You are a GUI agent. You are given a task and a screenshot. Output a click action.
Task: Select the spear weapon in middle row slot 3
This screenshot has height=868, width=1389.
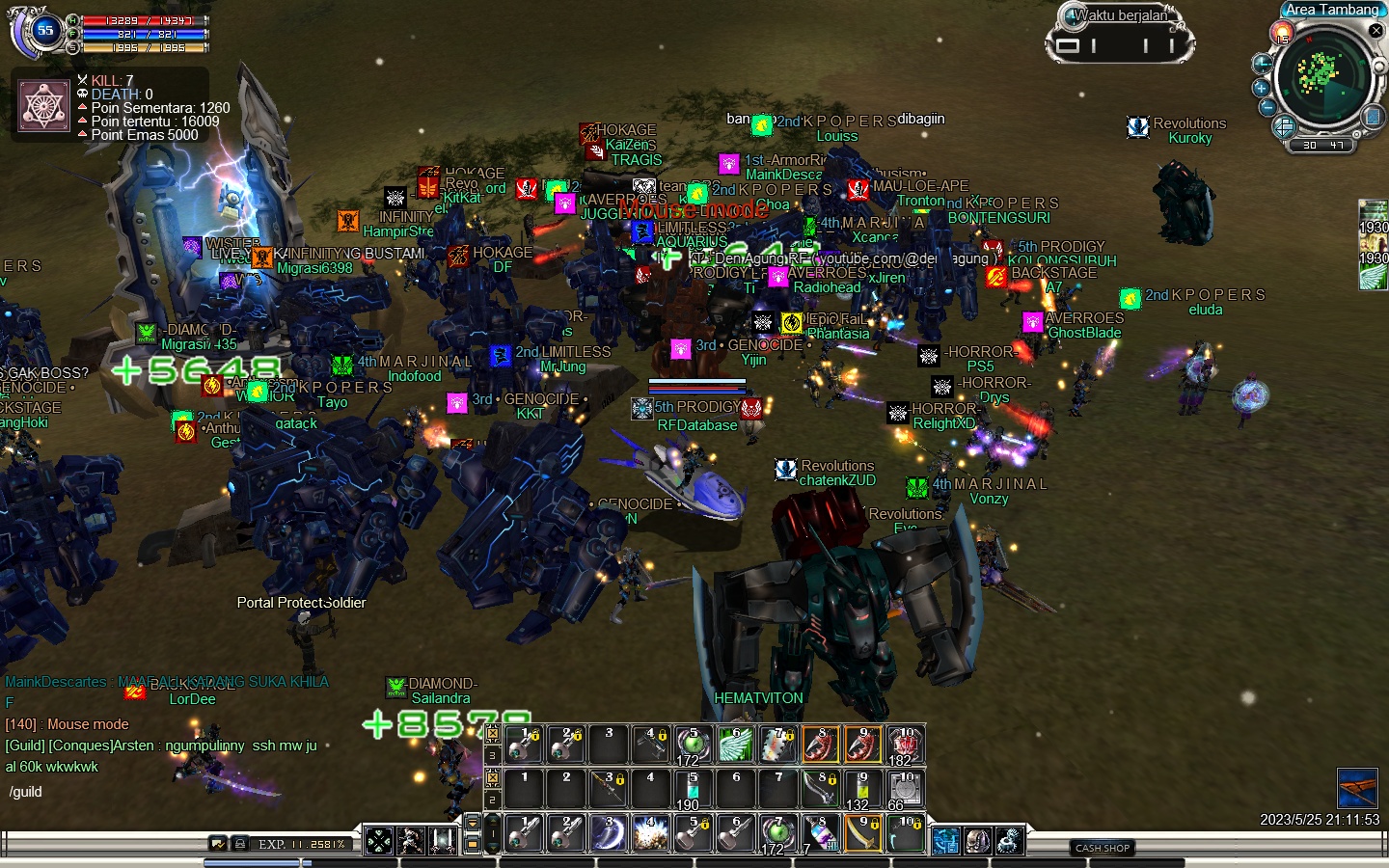(x=609, y=789)
